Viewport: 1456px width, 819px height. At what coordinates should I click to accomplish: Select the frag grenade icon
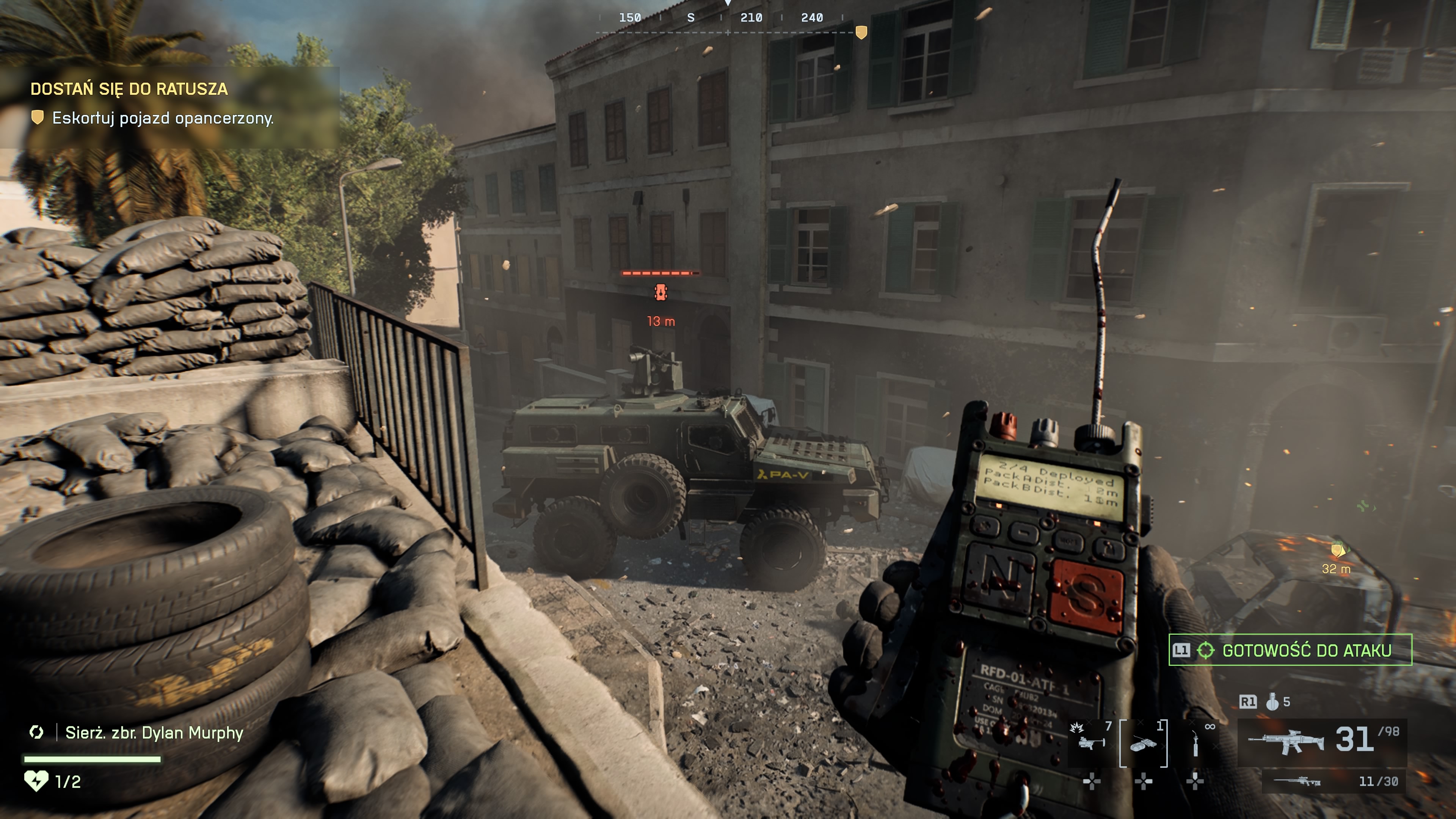tap(1272, 702)
